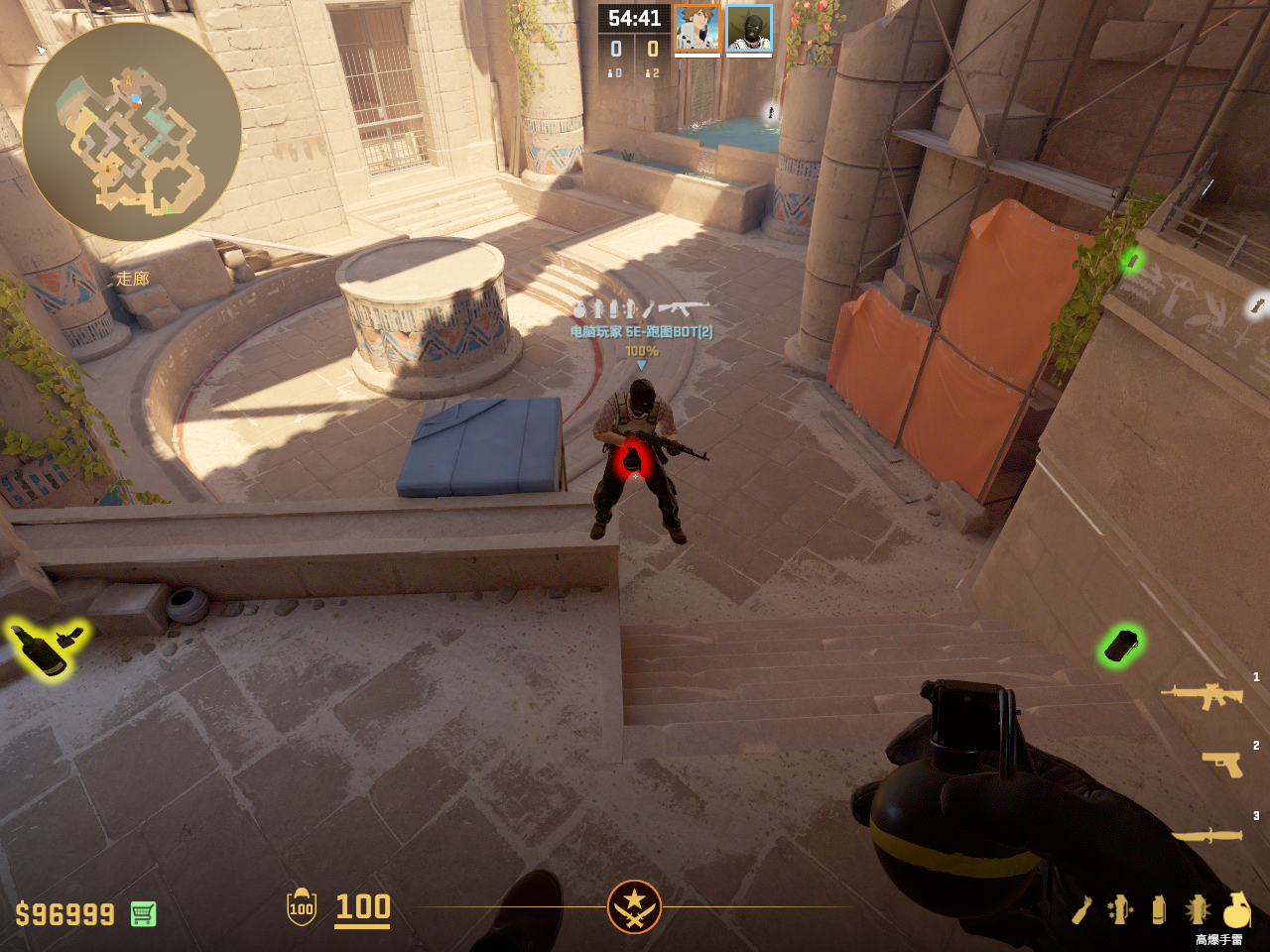Select the highlighted HE grenade icon
The image size is (1270, 952).
(1235, 909)
